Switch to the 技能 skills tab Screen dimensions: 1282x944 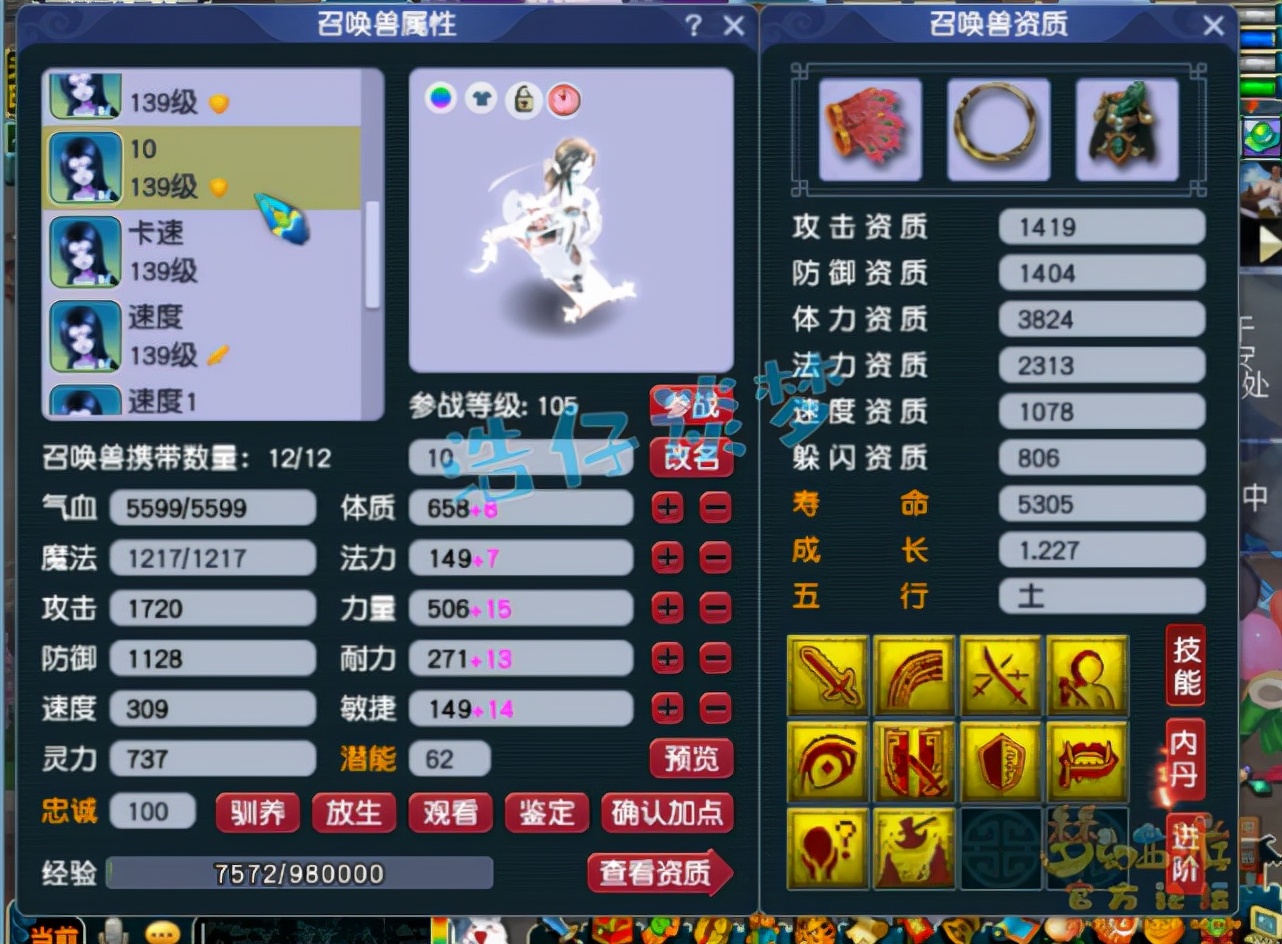click(x=1184, y=665)
